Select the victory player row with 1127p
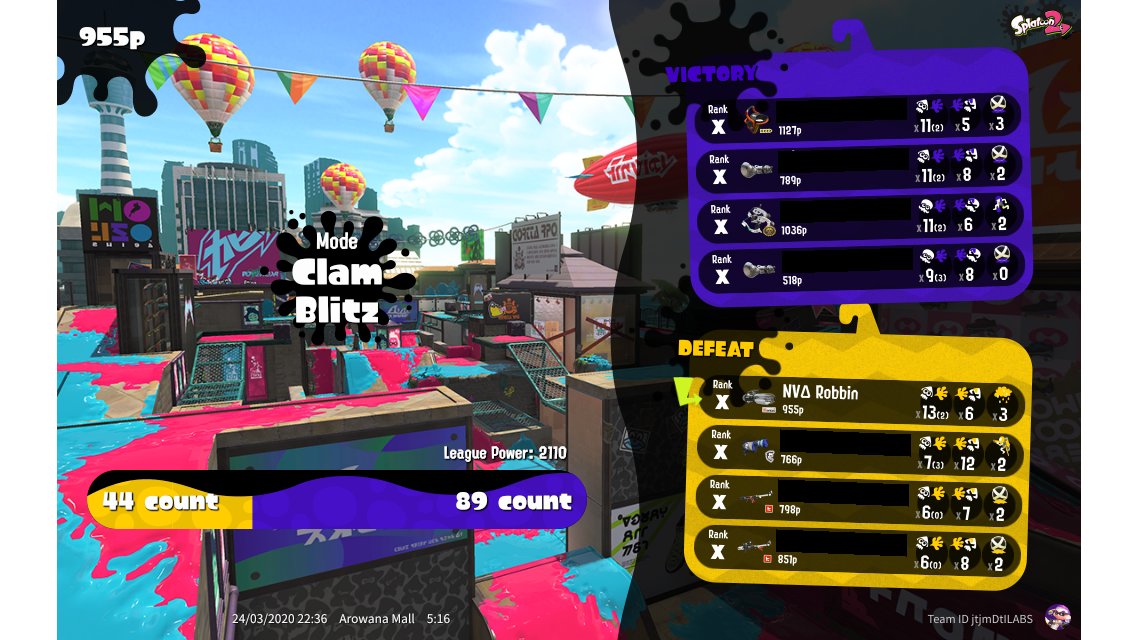 [860, 116]
